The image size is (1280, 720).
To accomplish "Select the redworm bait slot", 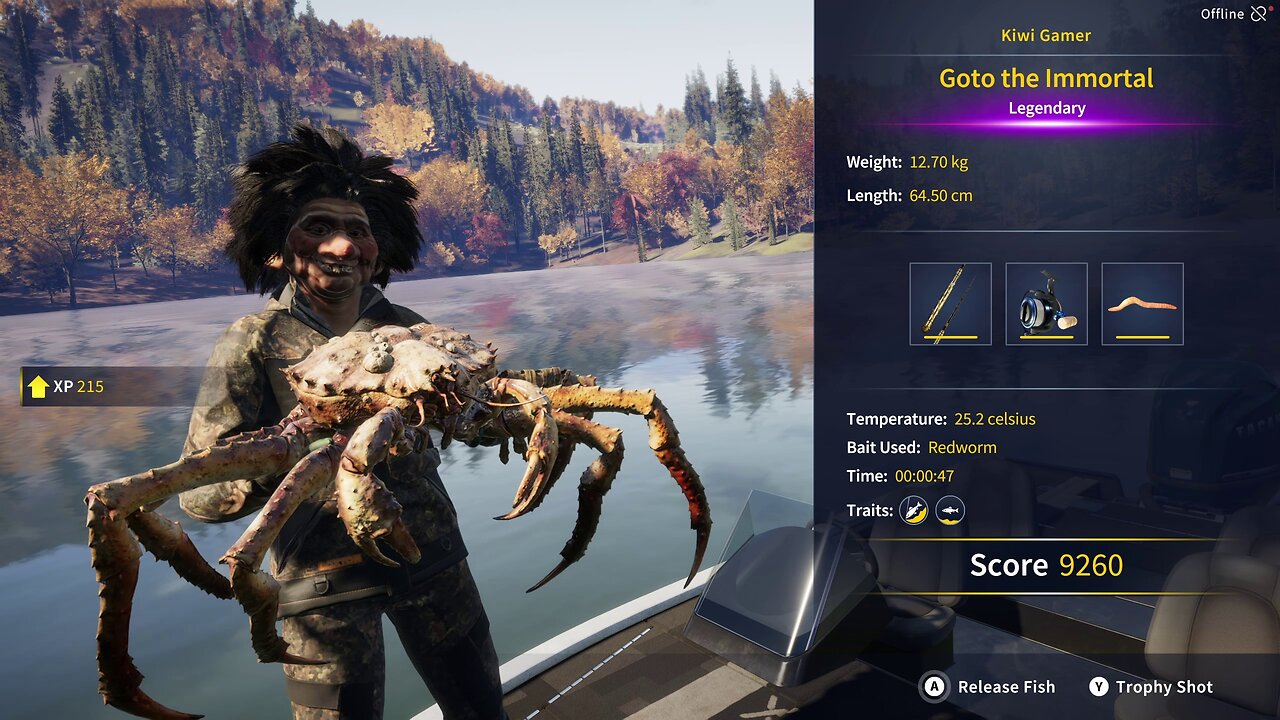I will point(1142,304).
